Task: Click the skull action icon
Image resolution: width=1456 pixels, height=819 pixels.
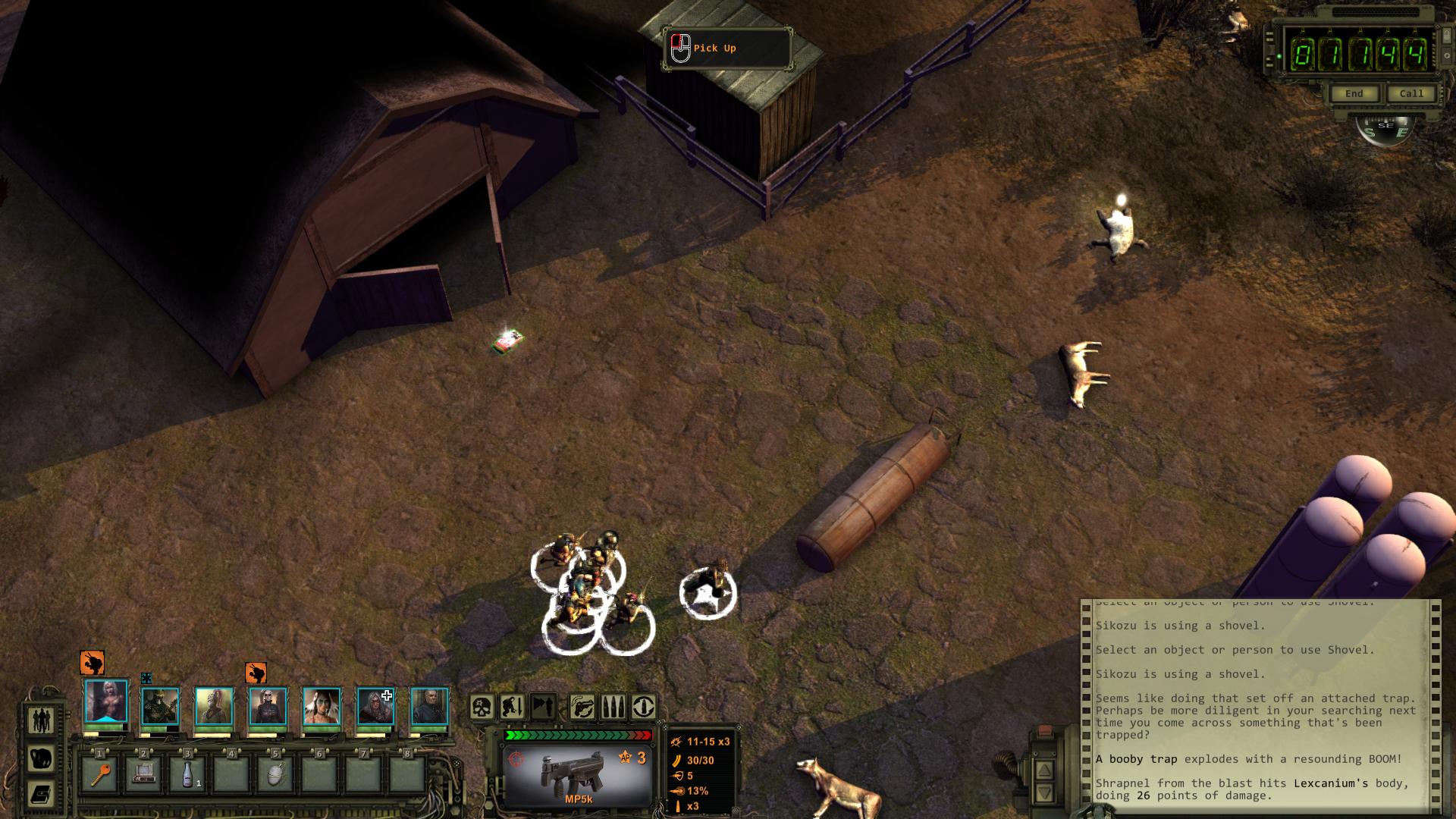Action: click(482, 707)
